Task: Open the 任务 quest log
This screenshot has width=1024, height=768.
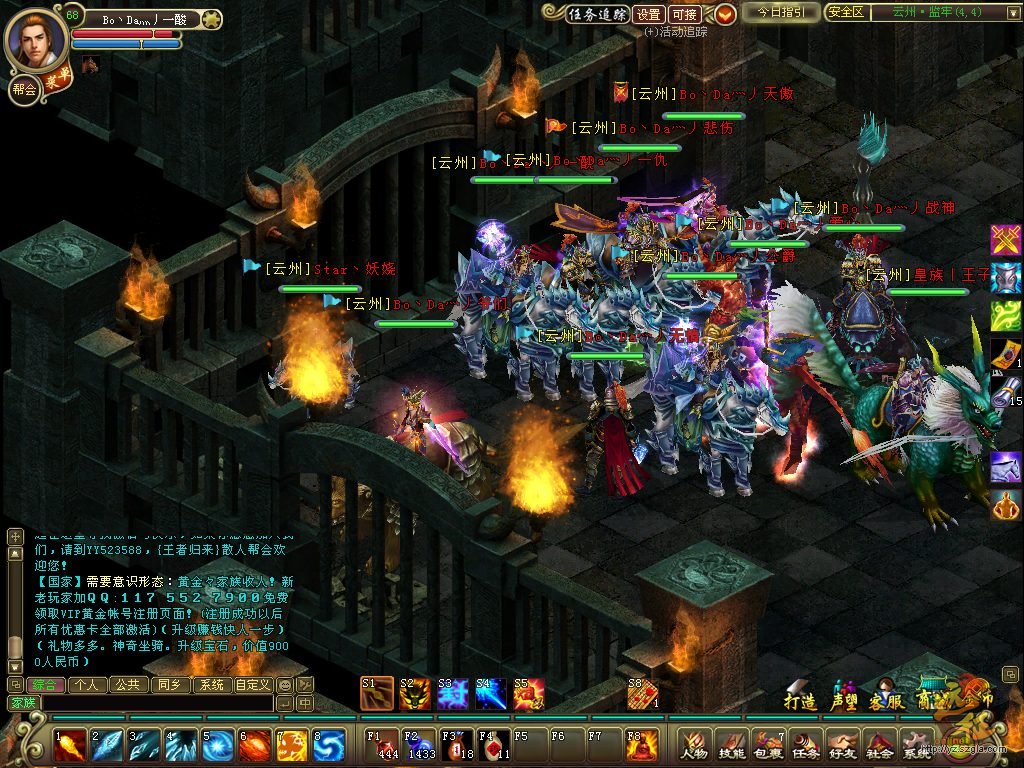Action: (x=805, y=745)
